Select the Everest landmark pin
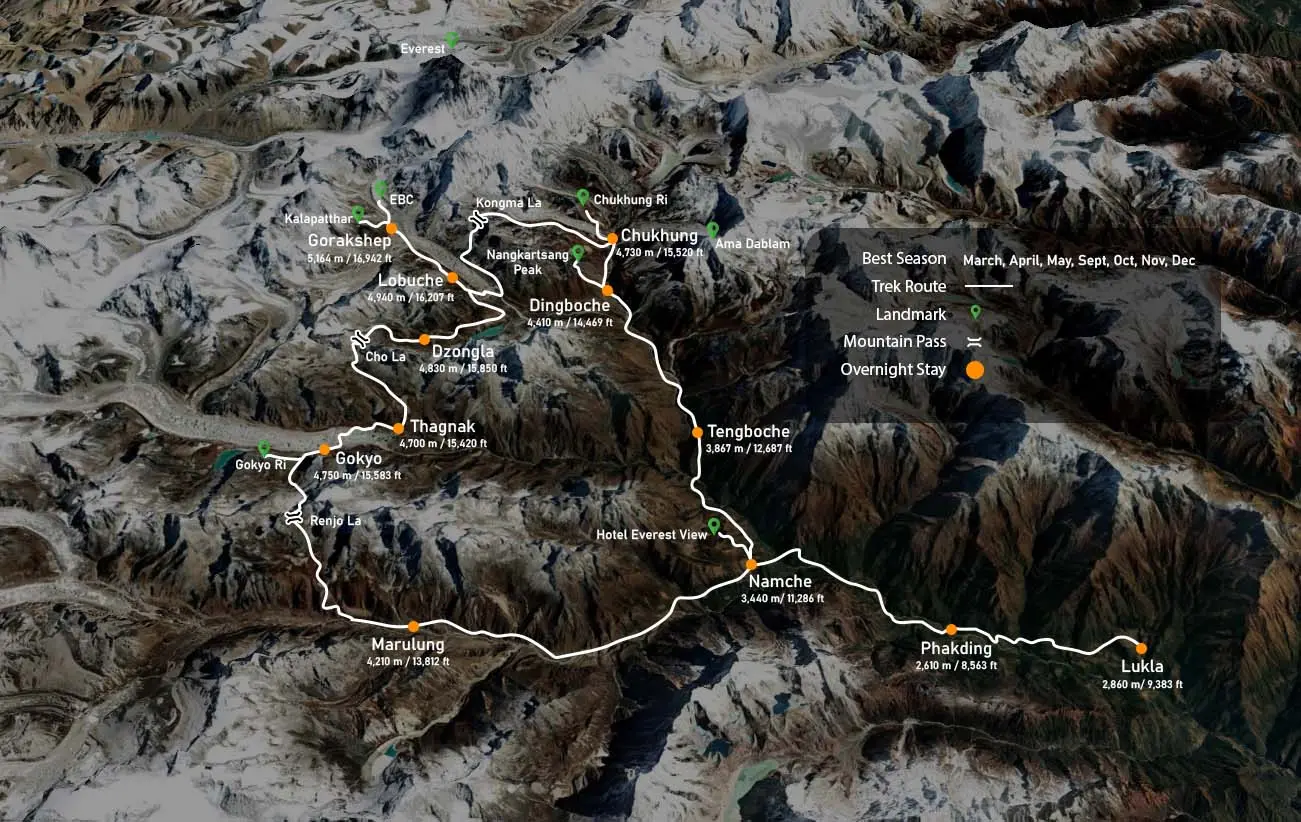This screenshot has height=822, width=1301. (452, 39)
